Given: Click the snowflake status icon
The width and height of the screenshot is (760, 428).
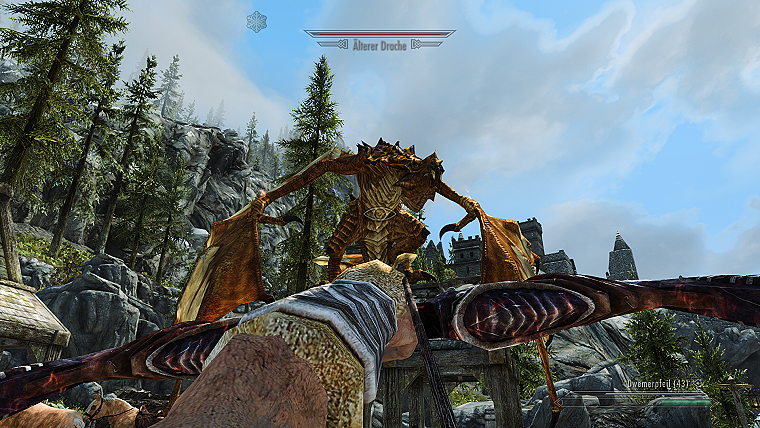Looking at the screenshot, I should (257, 21).
